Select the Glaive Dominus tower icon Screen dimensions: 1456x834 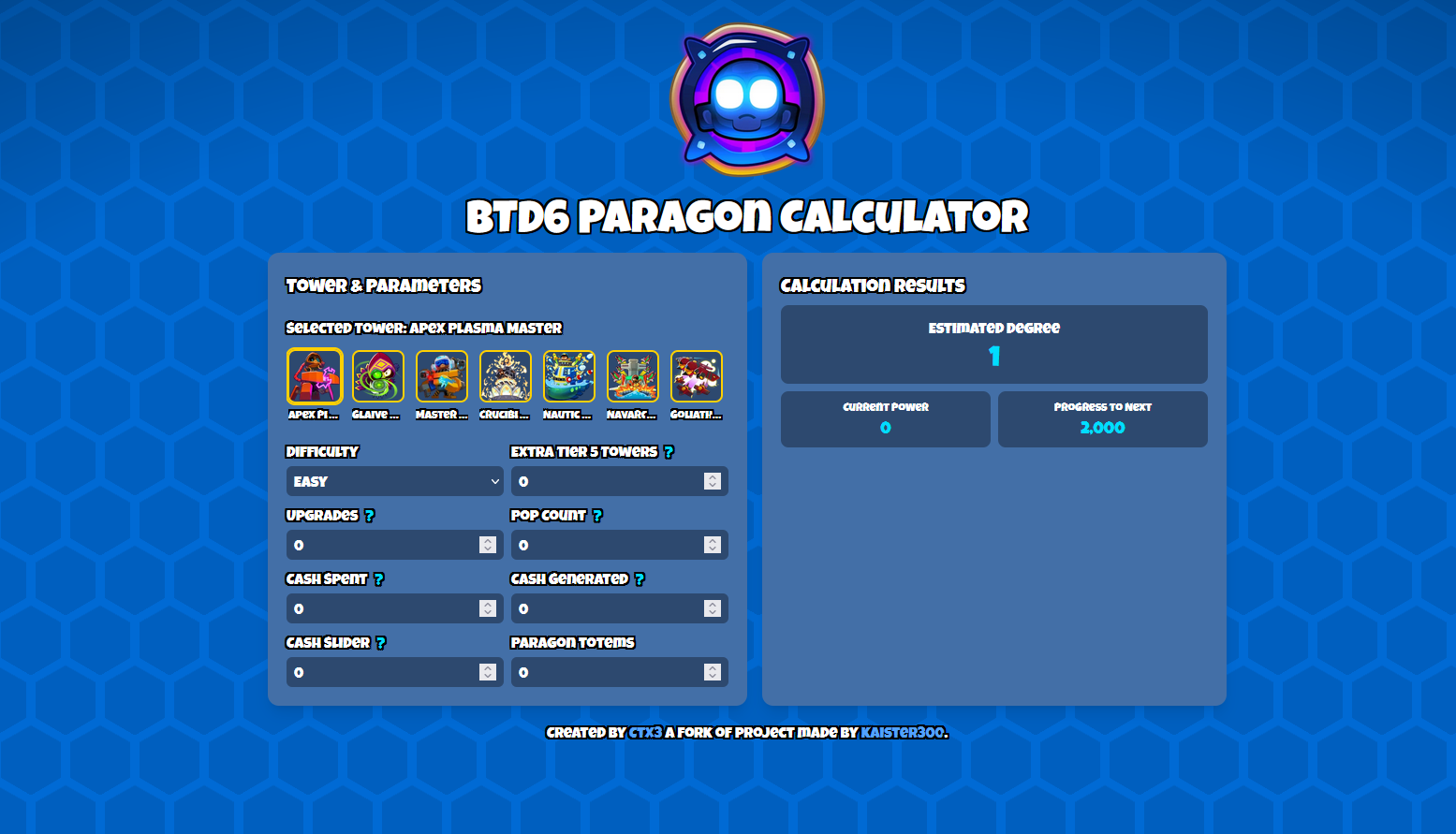(x=378, y=374)
